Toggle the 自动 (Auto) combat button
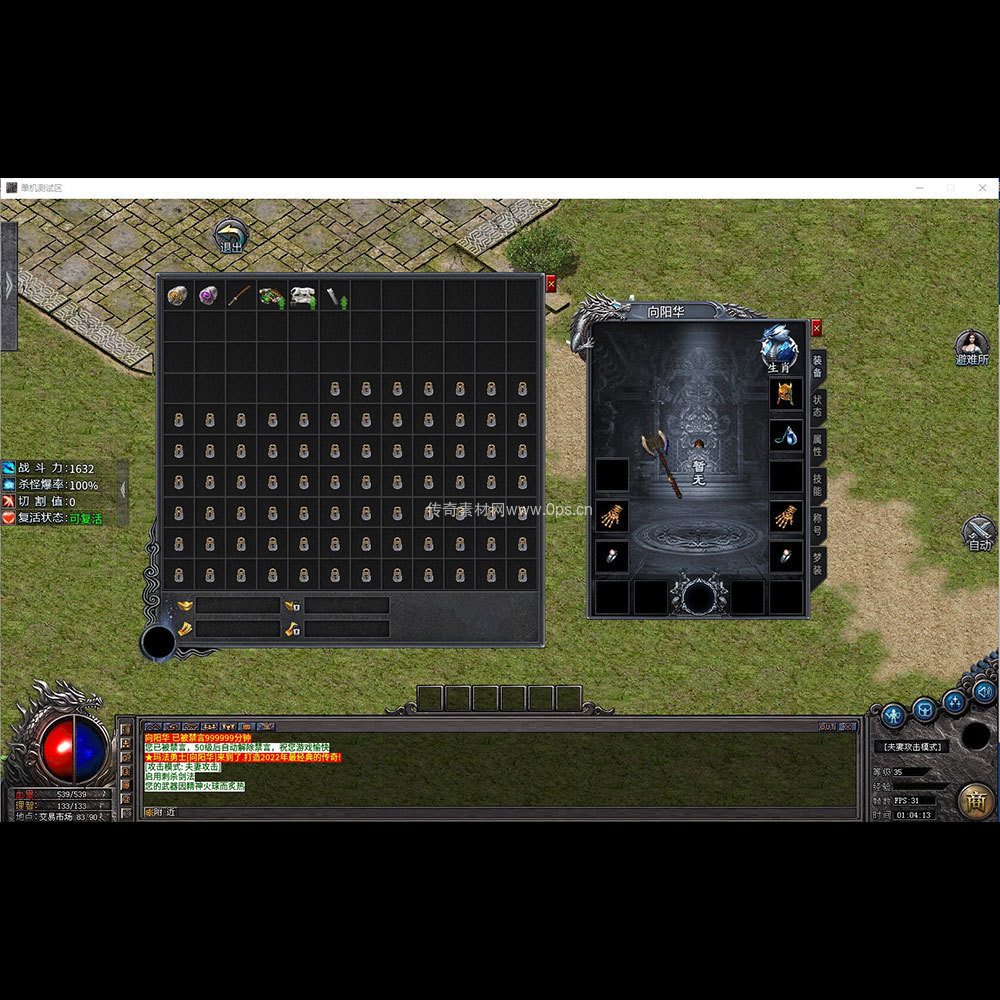Viewport: 1000px width, 1000px height. coord(979,531)
